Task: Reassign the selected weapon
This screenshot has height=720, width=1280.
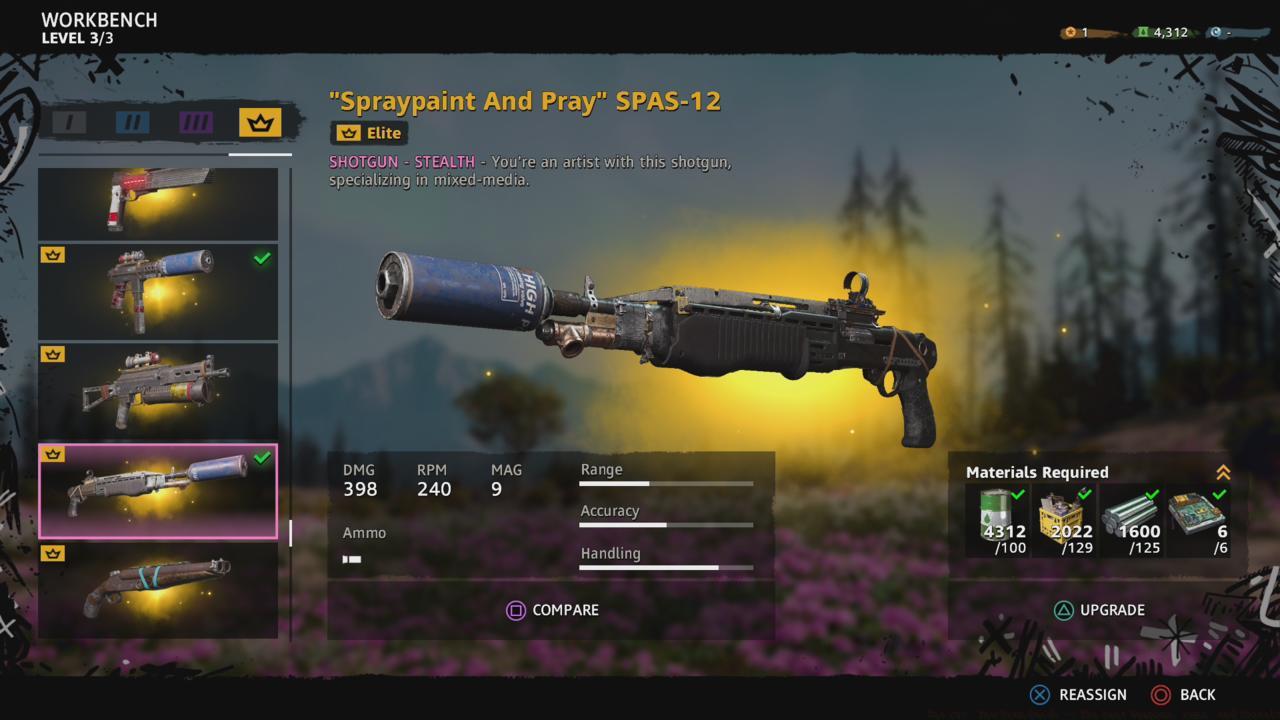Action: click(1078, 694)
